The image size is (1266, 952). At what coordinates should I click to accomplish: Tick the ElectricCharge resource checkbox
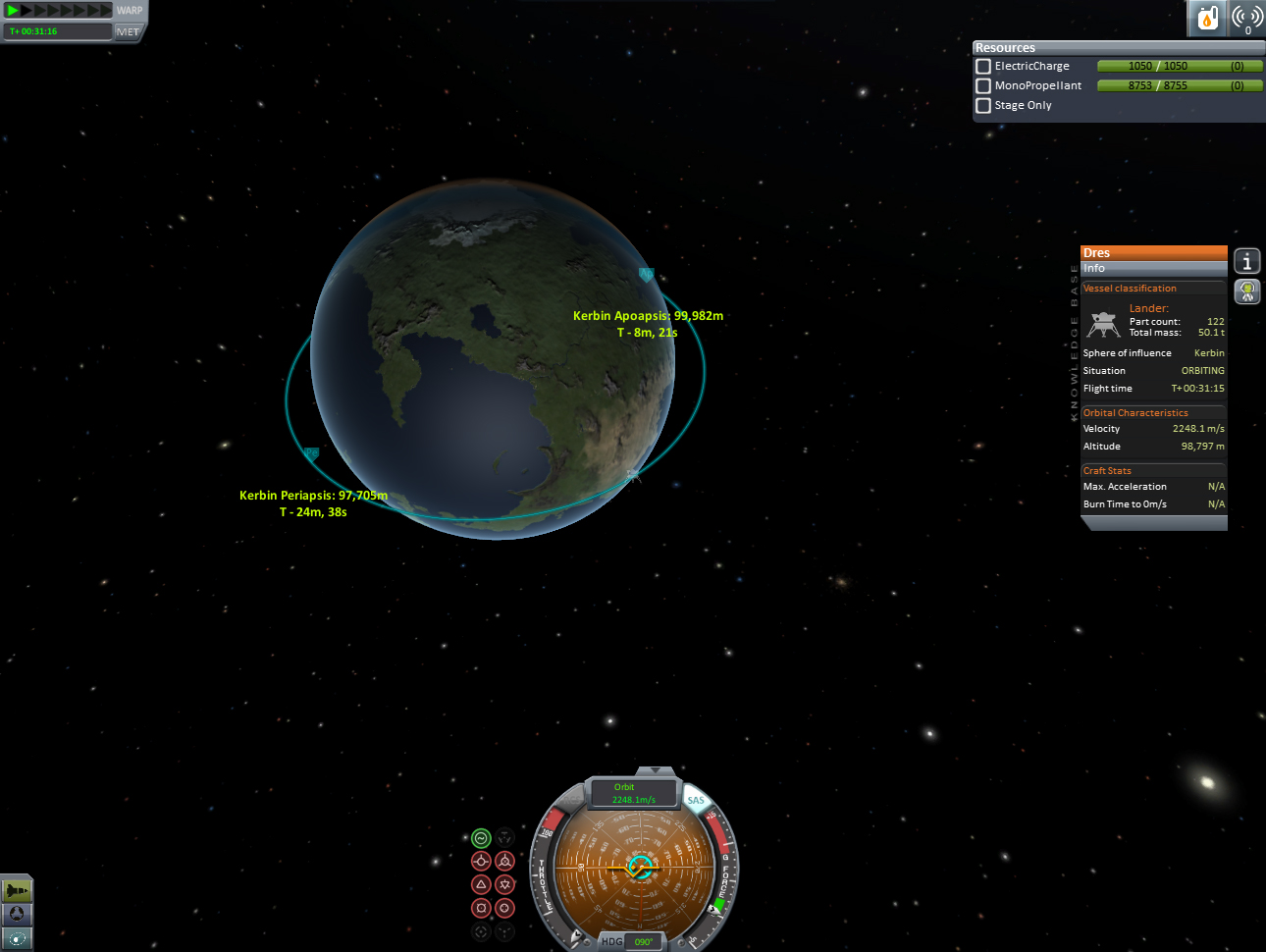983,67
